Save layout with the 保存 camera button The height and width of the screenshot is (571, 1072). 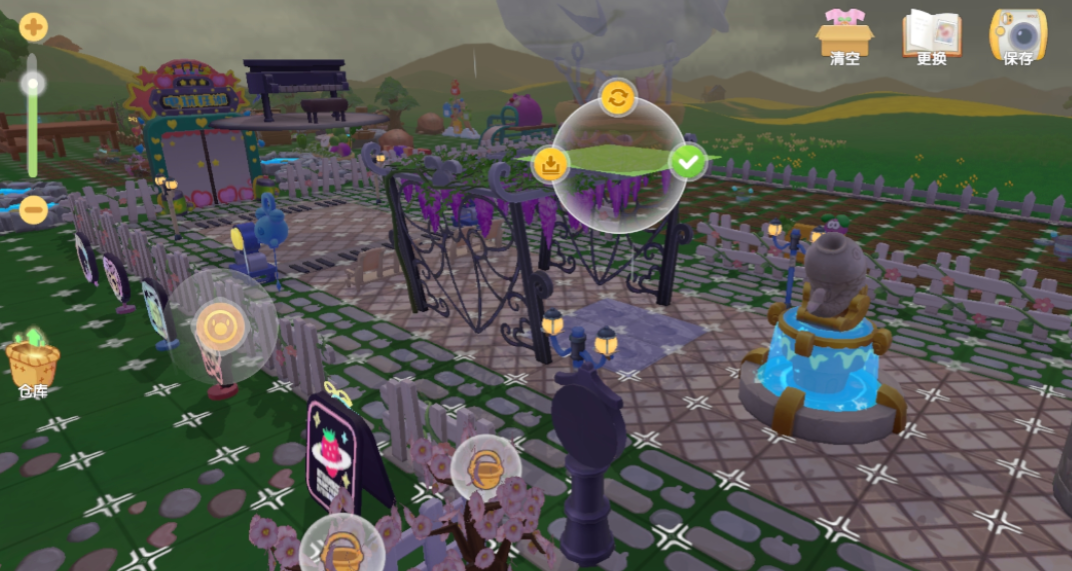click(x=1018, y=36)
